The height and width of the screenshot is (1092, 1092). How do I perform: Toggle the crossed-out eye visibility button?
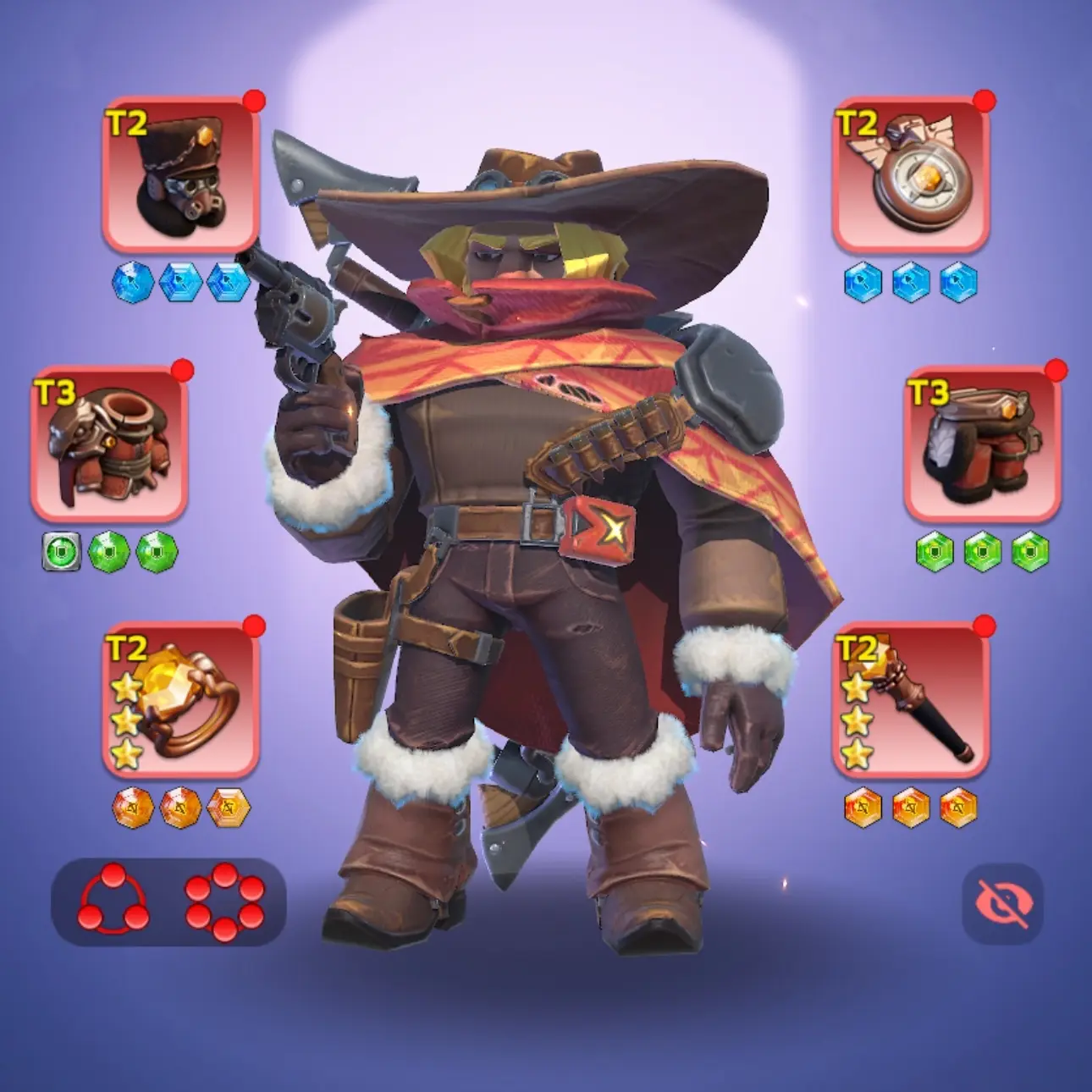click(x=1002, y=903)
